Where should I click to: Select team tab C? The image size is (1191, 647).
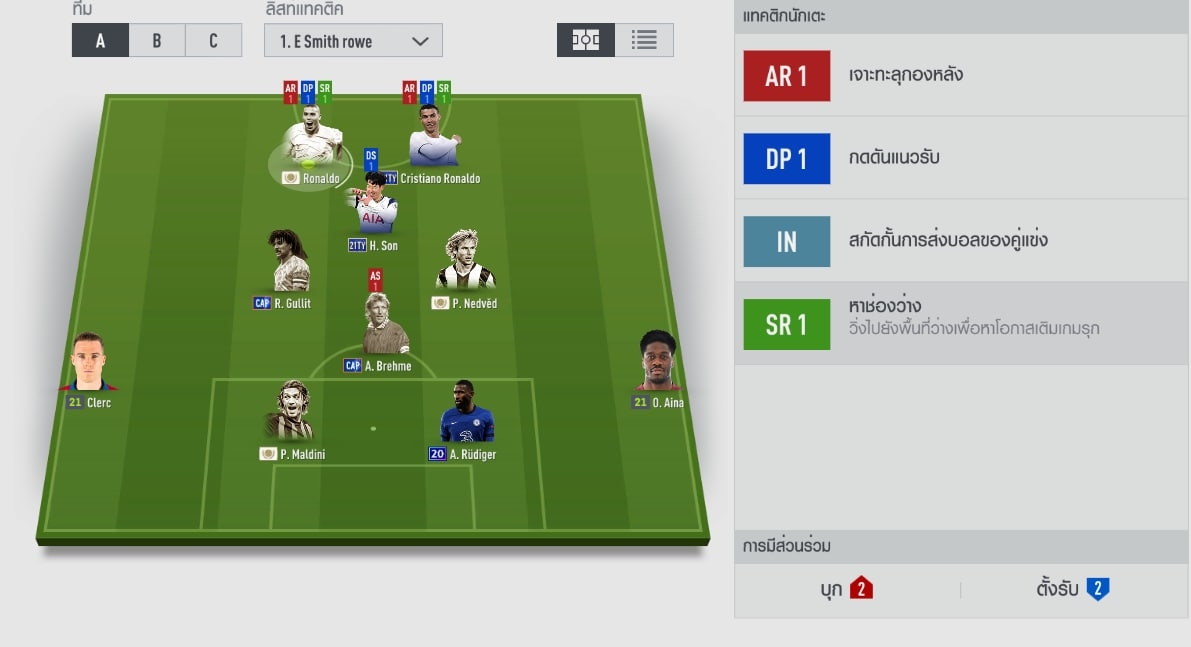(213, 41)
